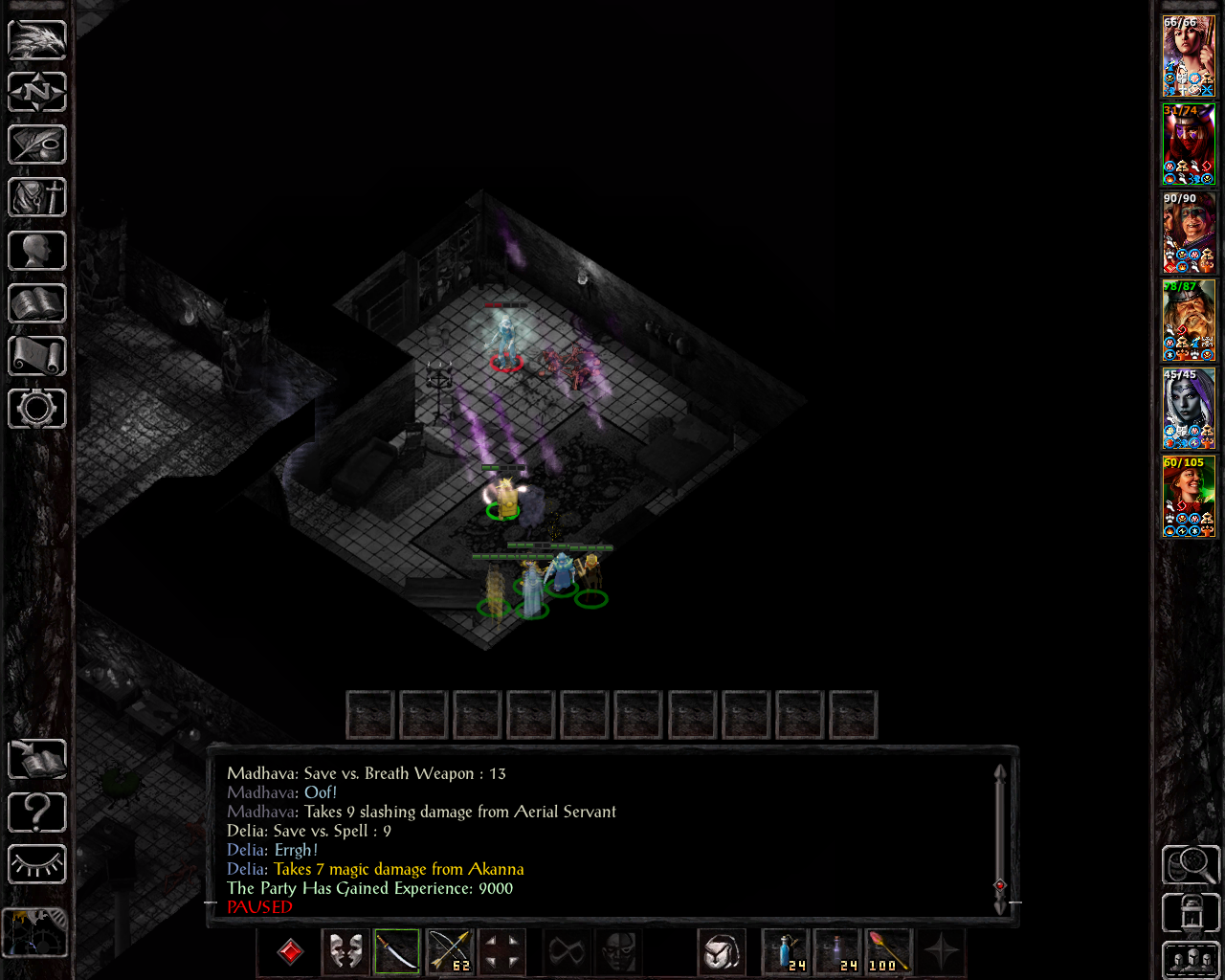Select the 90/90 party member portrait

tap(1189, 233)
